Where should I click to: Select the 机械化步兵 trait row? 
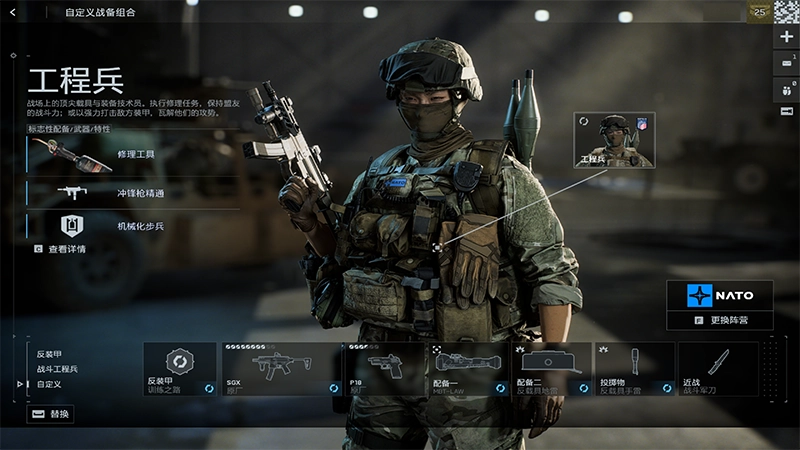133,226
